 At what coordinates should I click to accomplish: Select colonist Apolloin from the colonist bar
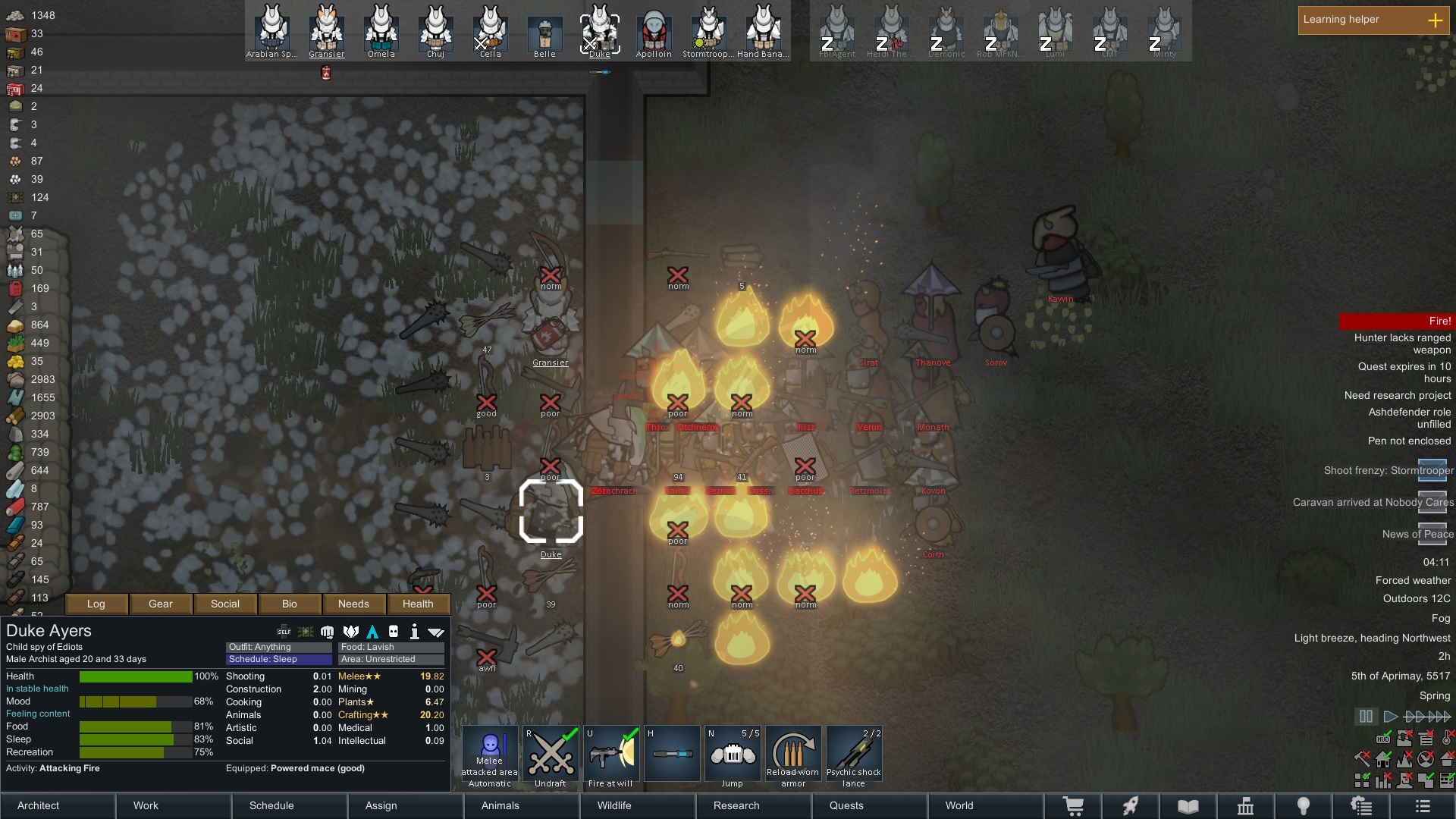(x=654, y=32)
